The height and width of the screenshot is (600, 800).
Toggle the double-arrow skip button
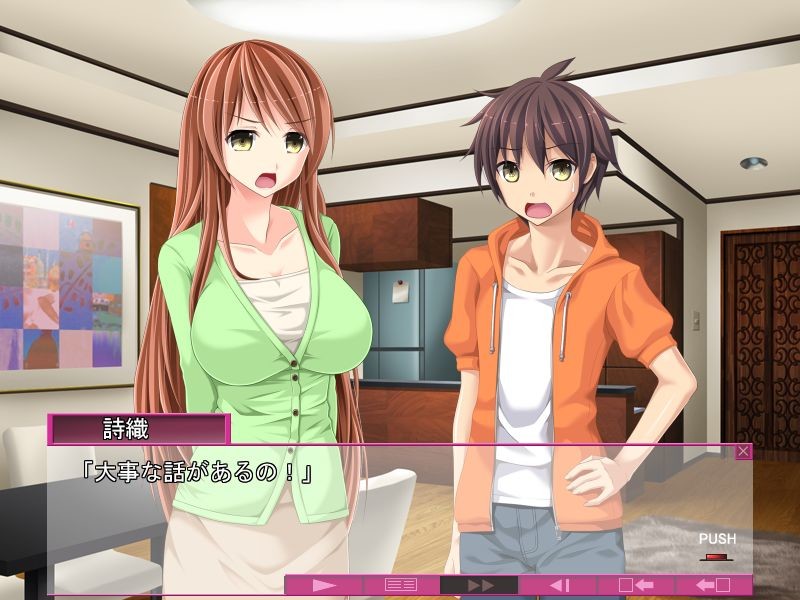pyautogui.click(x=479, y=585)
